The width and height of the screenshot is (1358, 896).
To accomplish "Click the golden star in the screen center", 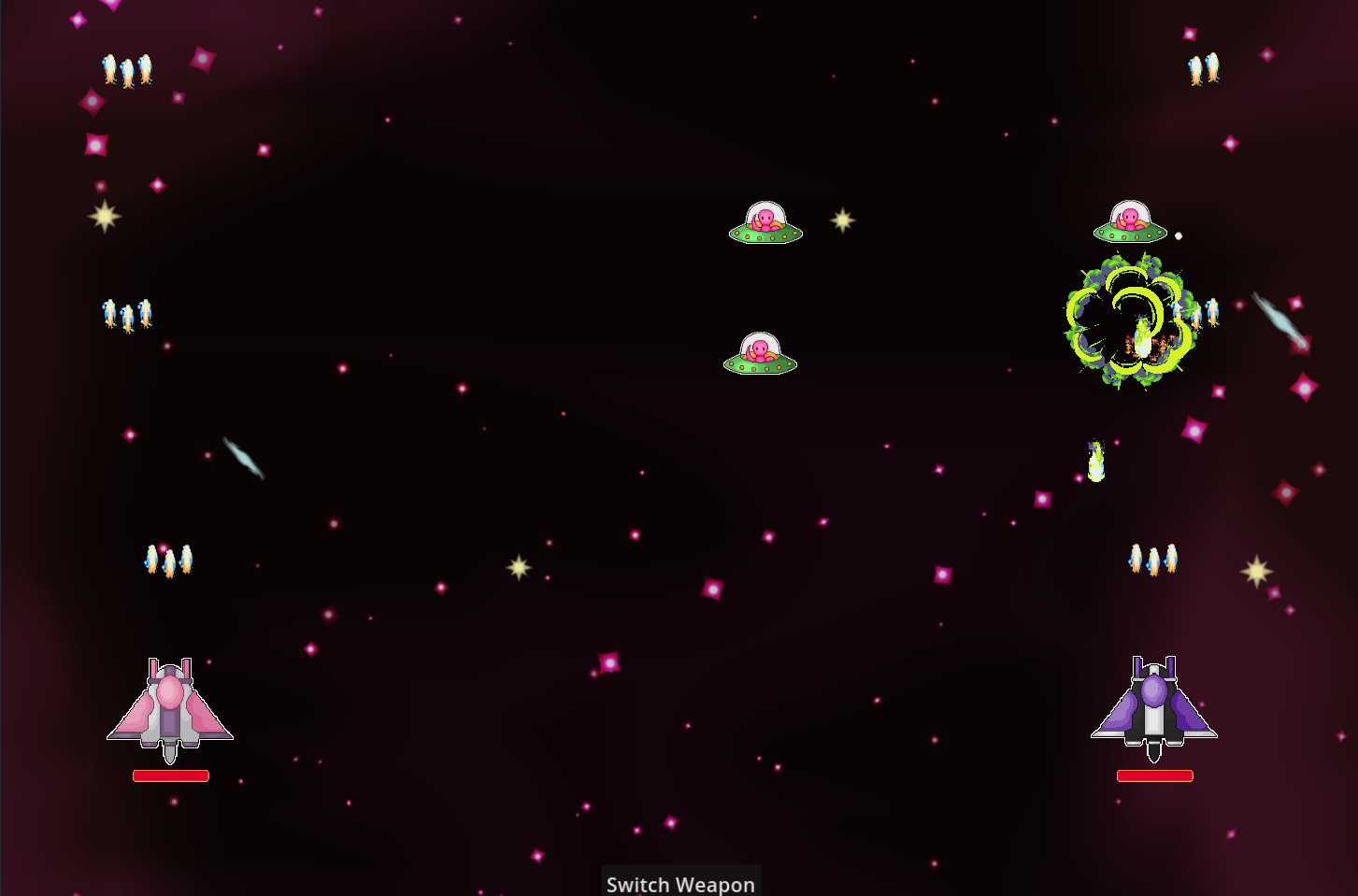I will tap(519, 565).
